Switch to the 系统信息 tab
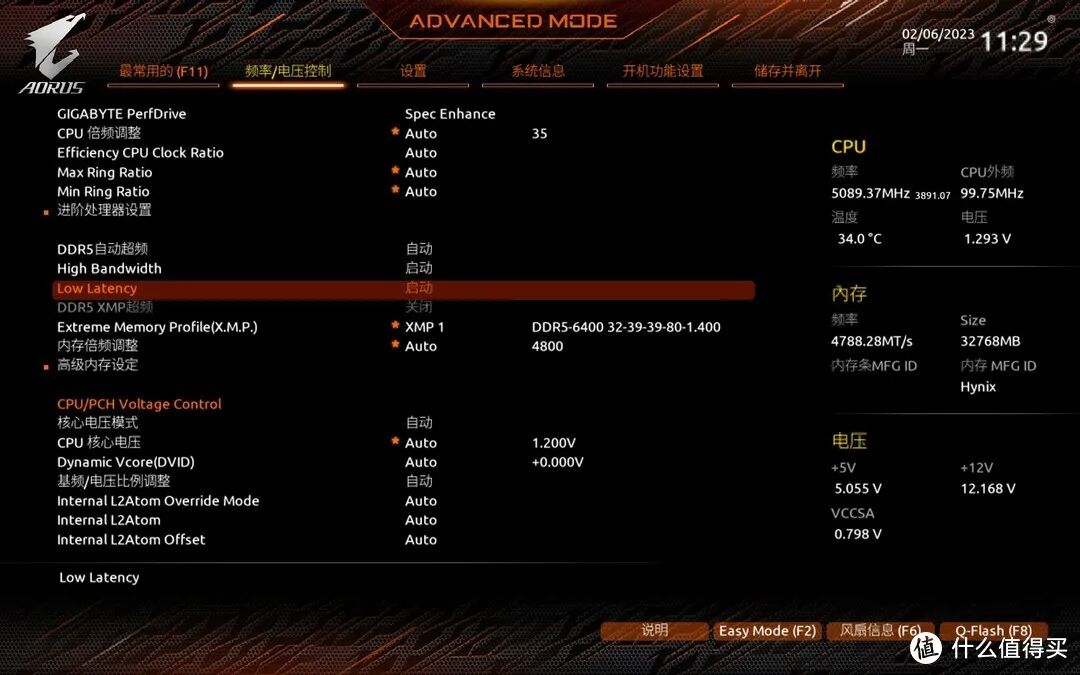The width and height of the screenshot is (1080, 675). (538, 71)
